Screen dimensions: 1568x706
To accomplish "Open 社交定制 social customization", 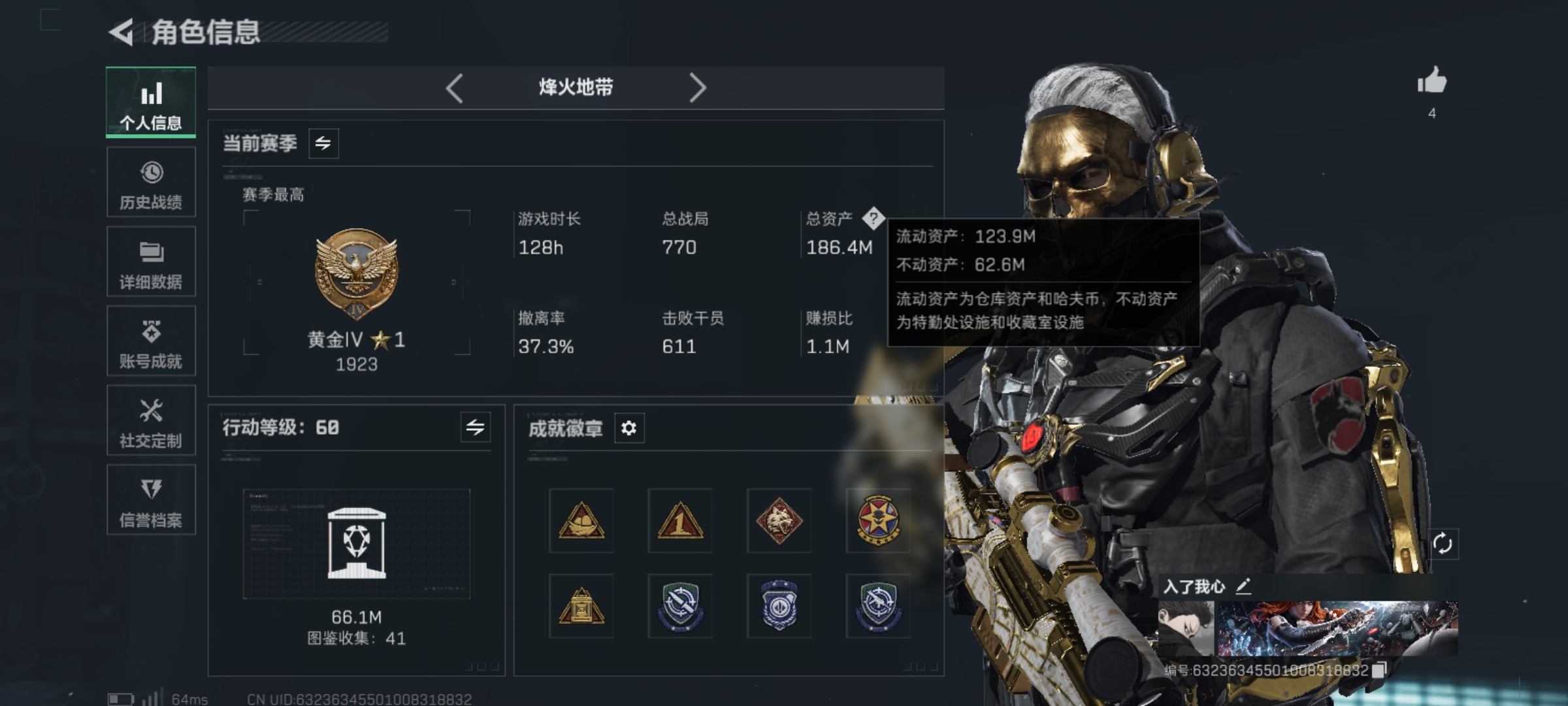I will coord(151,420).
